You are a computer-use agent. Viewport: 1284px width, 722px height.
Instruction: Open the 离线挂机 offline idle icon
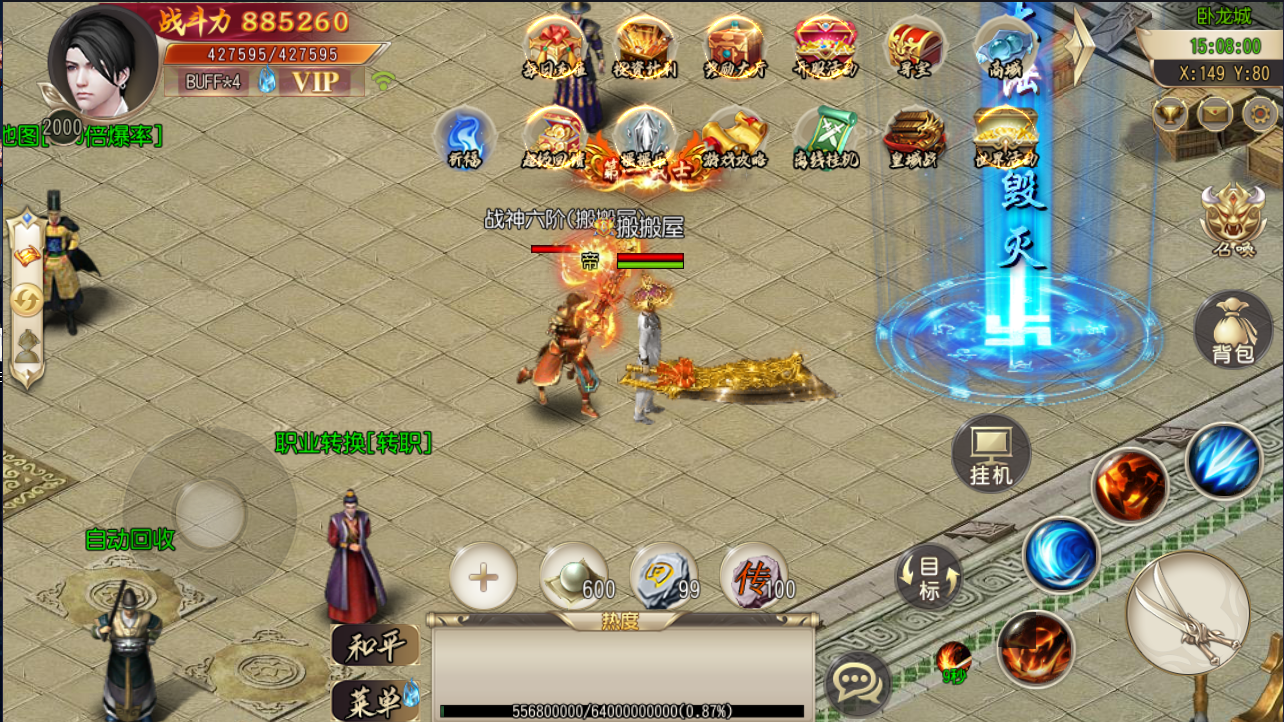[825, 137]
